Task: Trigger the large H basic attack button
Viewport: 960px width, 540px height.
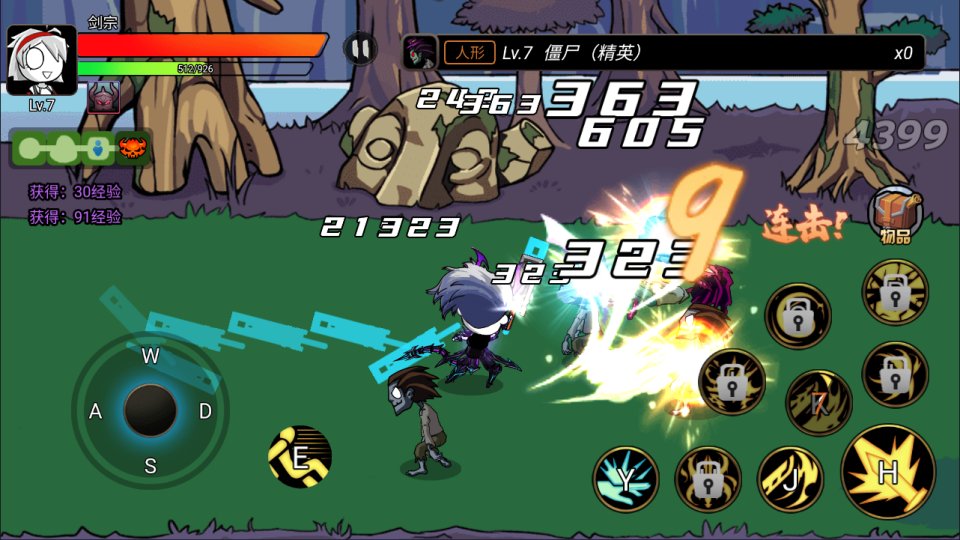Action: click(x=888, y=472)
